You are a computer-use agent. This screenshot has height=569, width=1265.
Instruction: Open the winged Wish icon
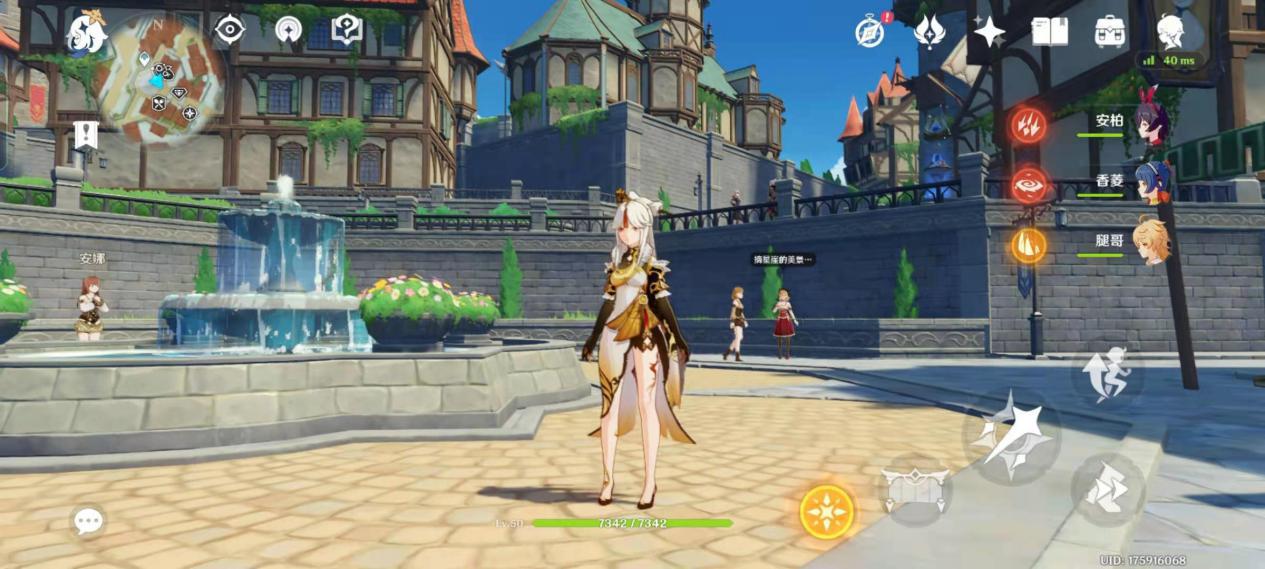(930, 31)
